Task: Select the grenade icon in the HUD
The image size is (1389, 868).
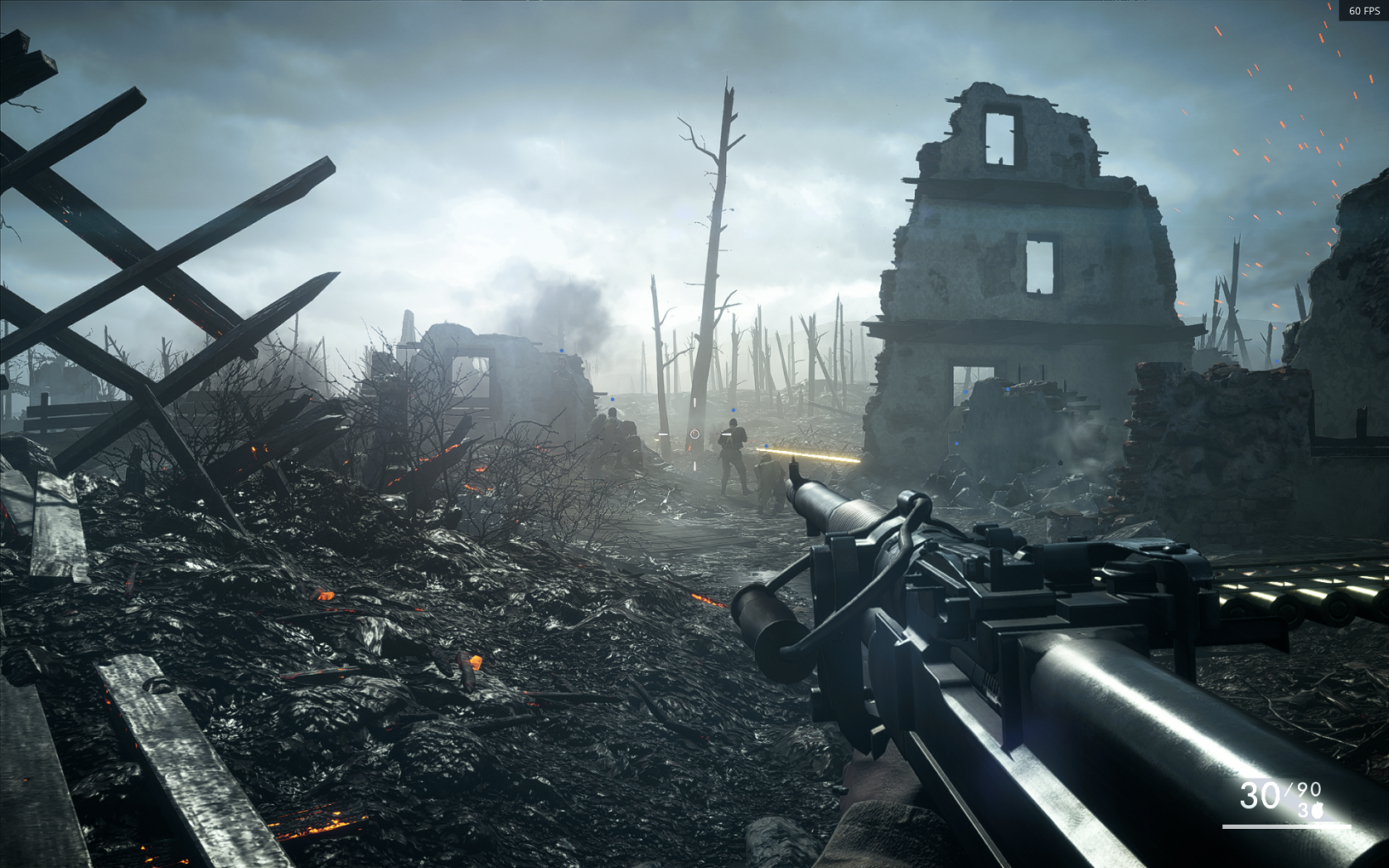Action: 1318,810
